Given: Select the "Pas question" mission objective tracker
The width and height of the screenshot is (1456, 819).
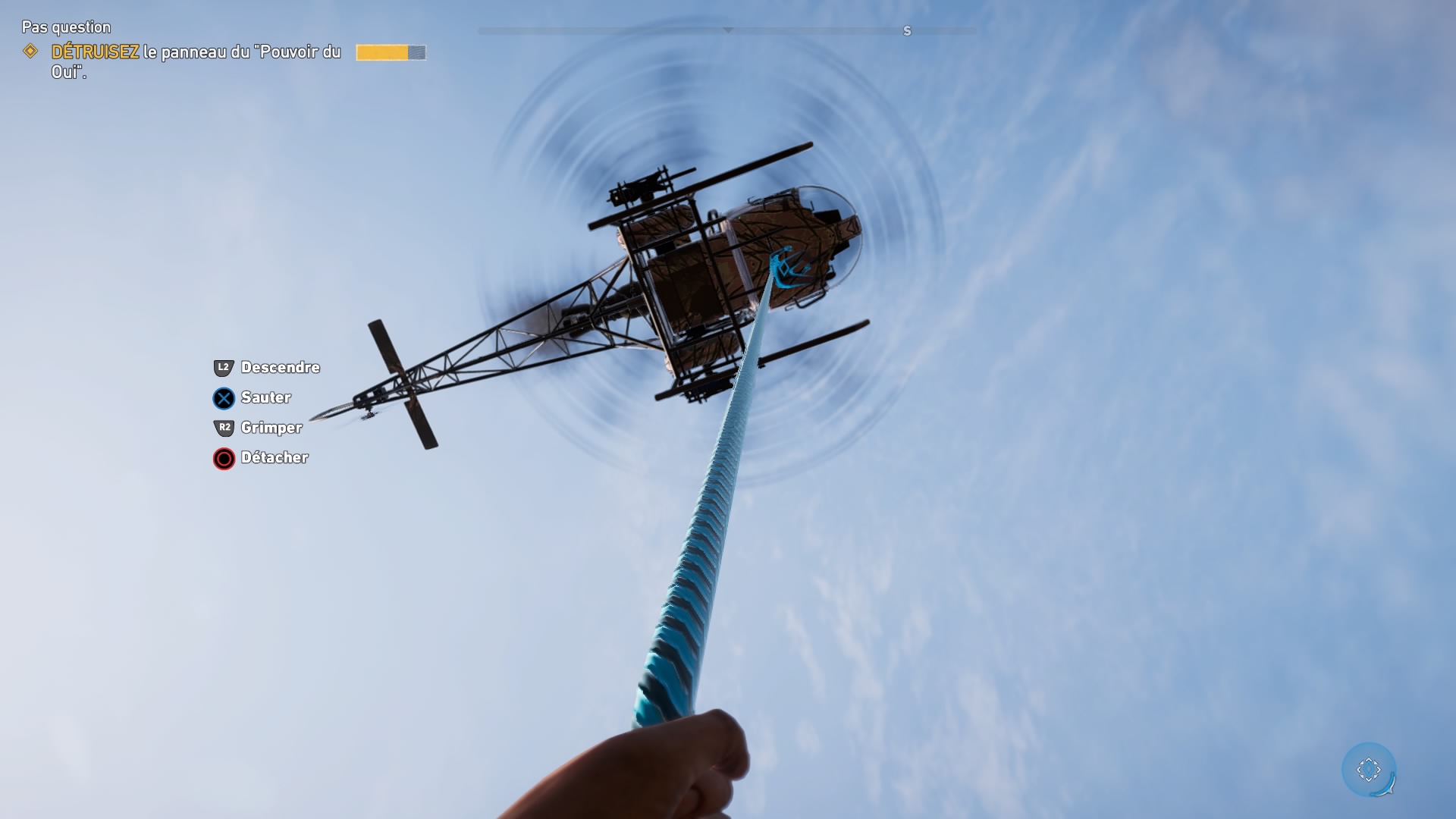Looking at the screenshot, I should pyautogui.click(x=66, y=27).
